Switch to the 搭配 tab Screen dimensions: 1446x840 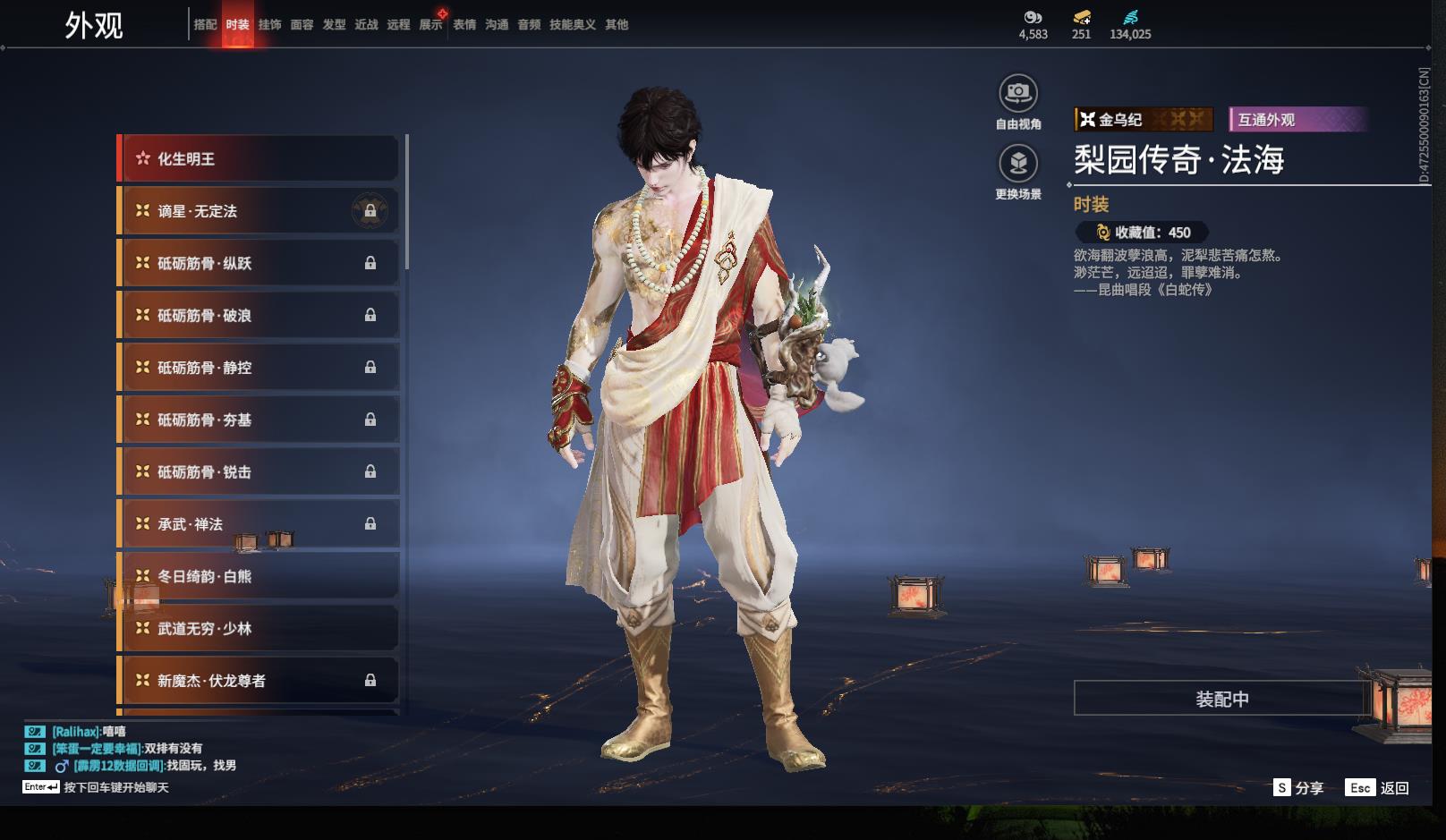(x=205, y=25)
